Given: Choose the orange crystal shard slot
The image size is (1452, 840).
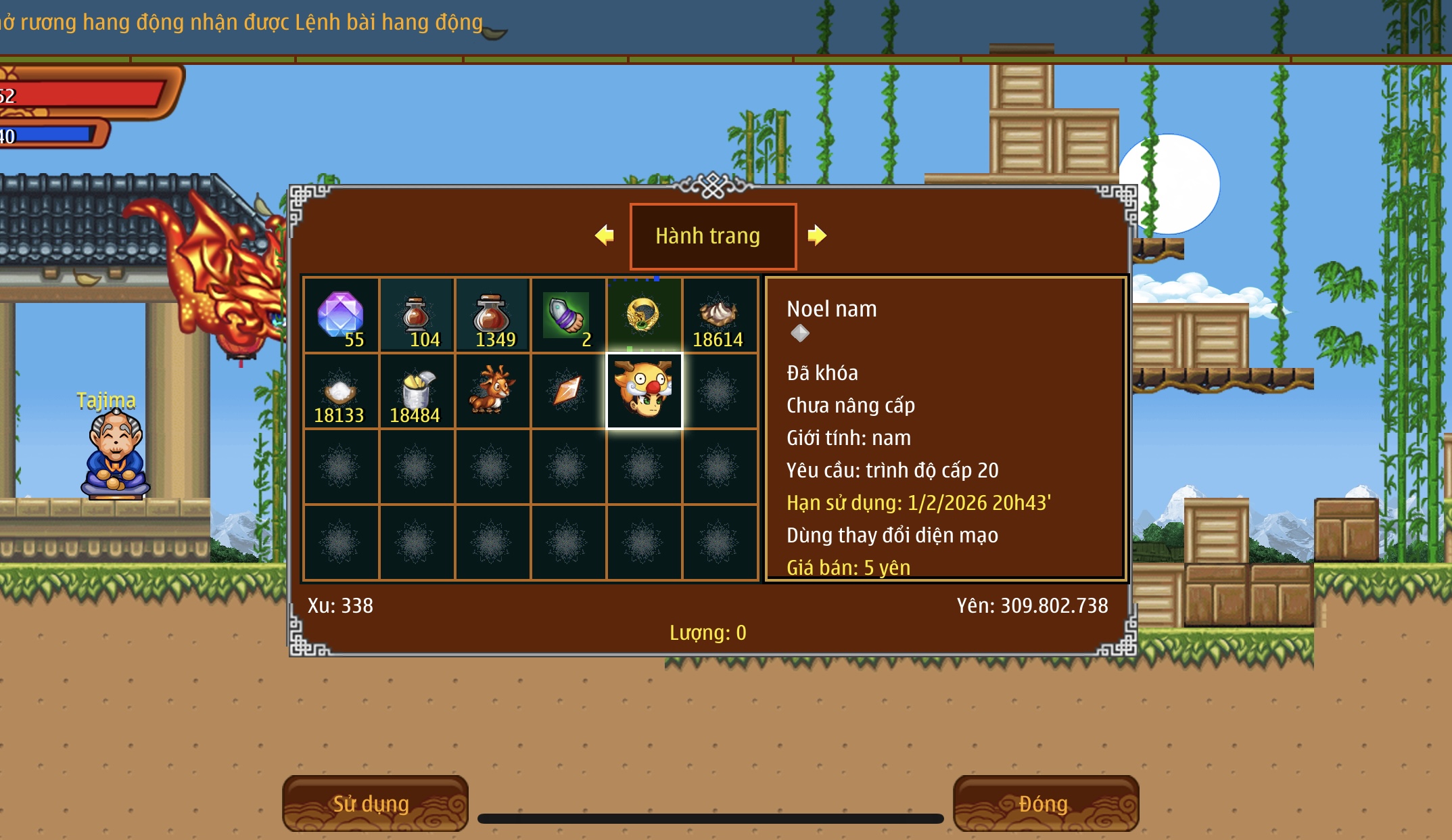Looking at the screenshot, I should [568, 392].
